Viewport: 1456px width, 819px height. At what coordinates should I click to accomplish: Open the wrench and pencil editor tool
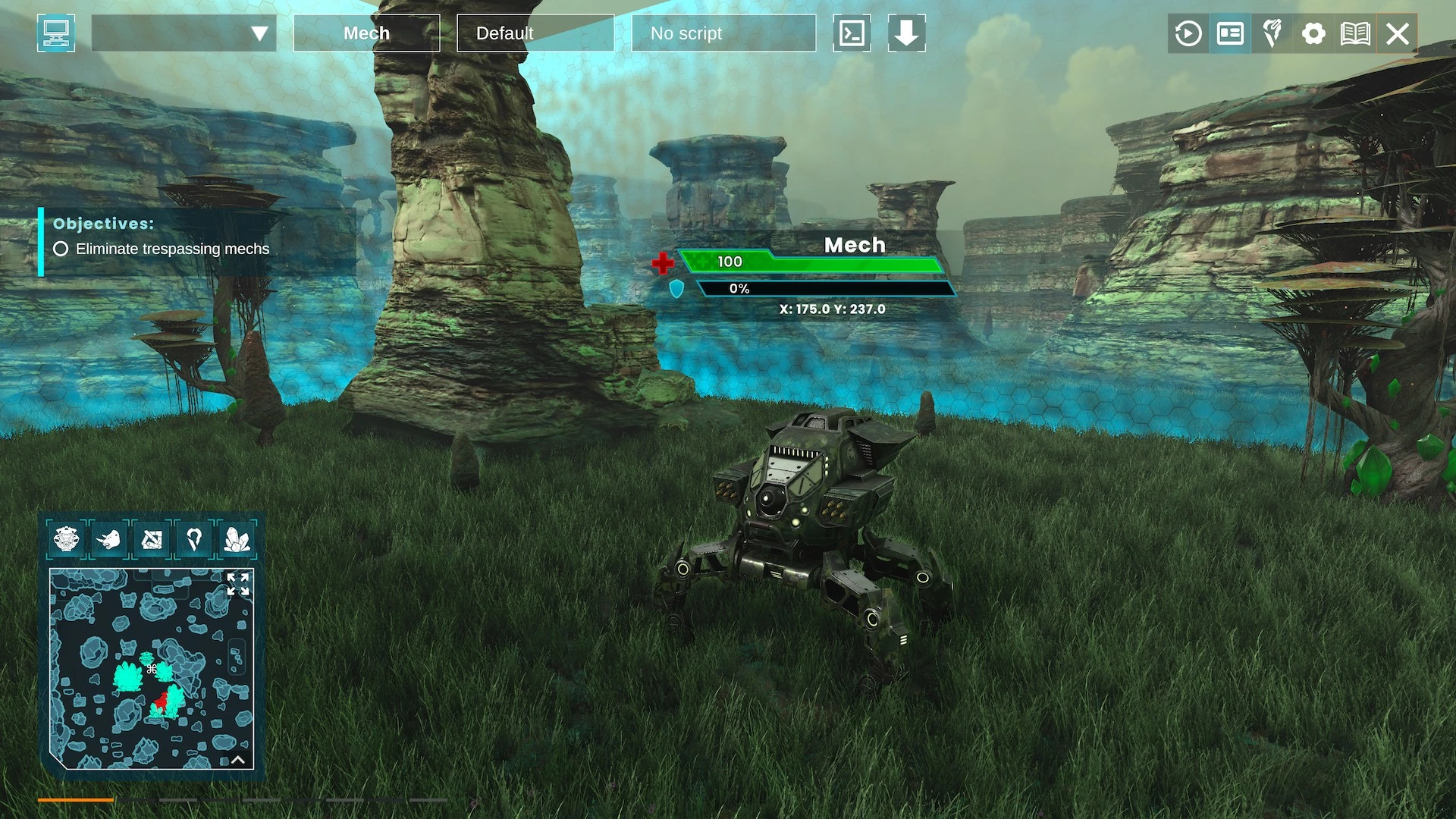tap(1272, 33)
